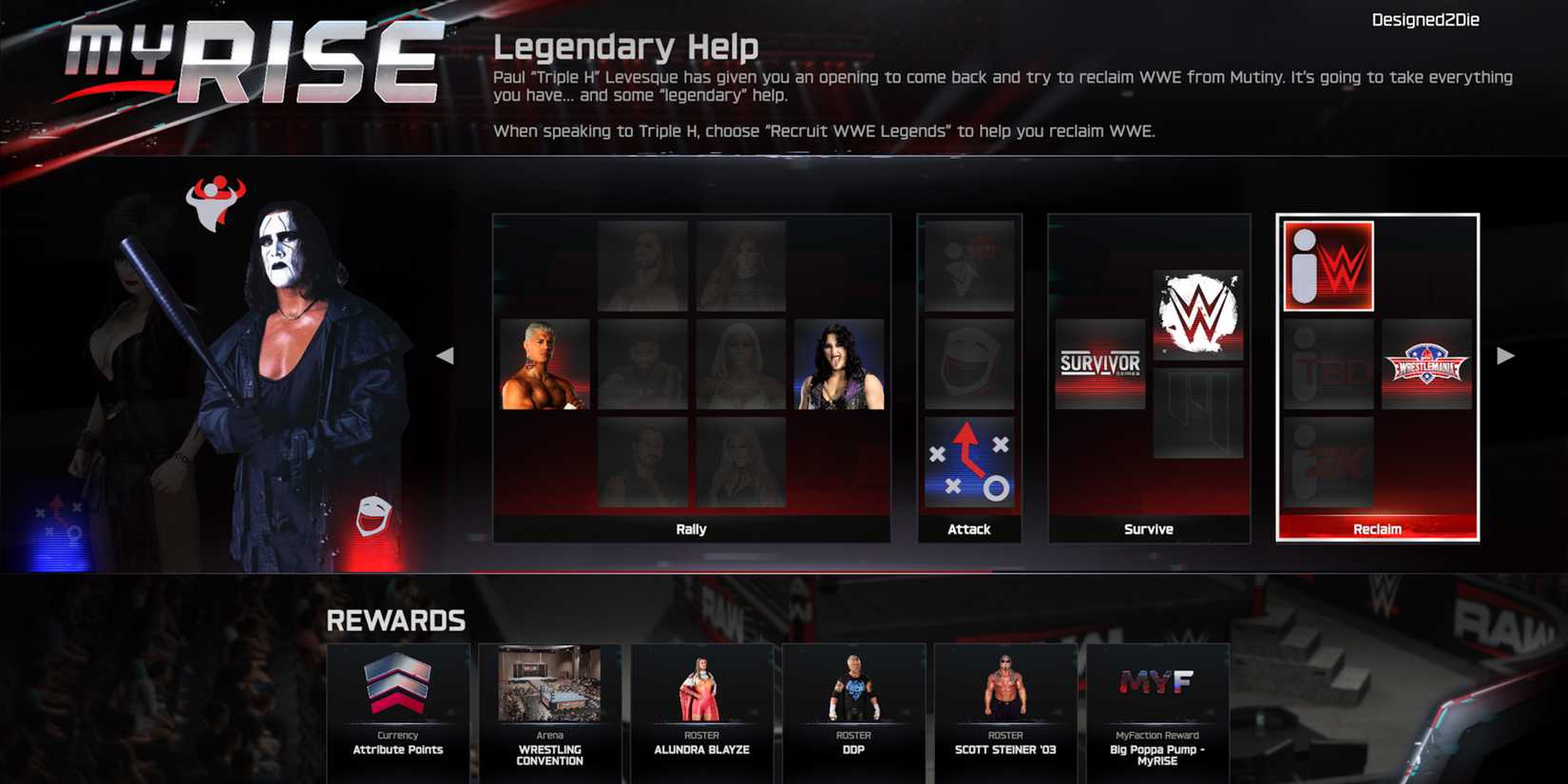The width and height of the screenshot is (1568, 784).
Task: Select the luchador mask icon in Attack column
Action: tap(968, 364)
